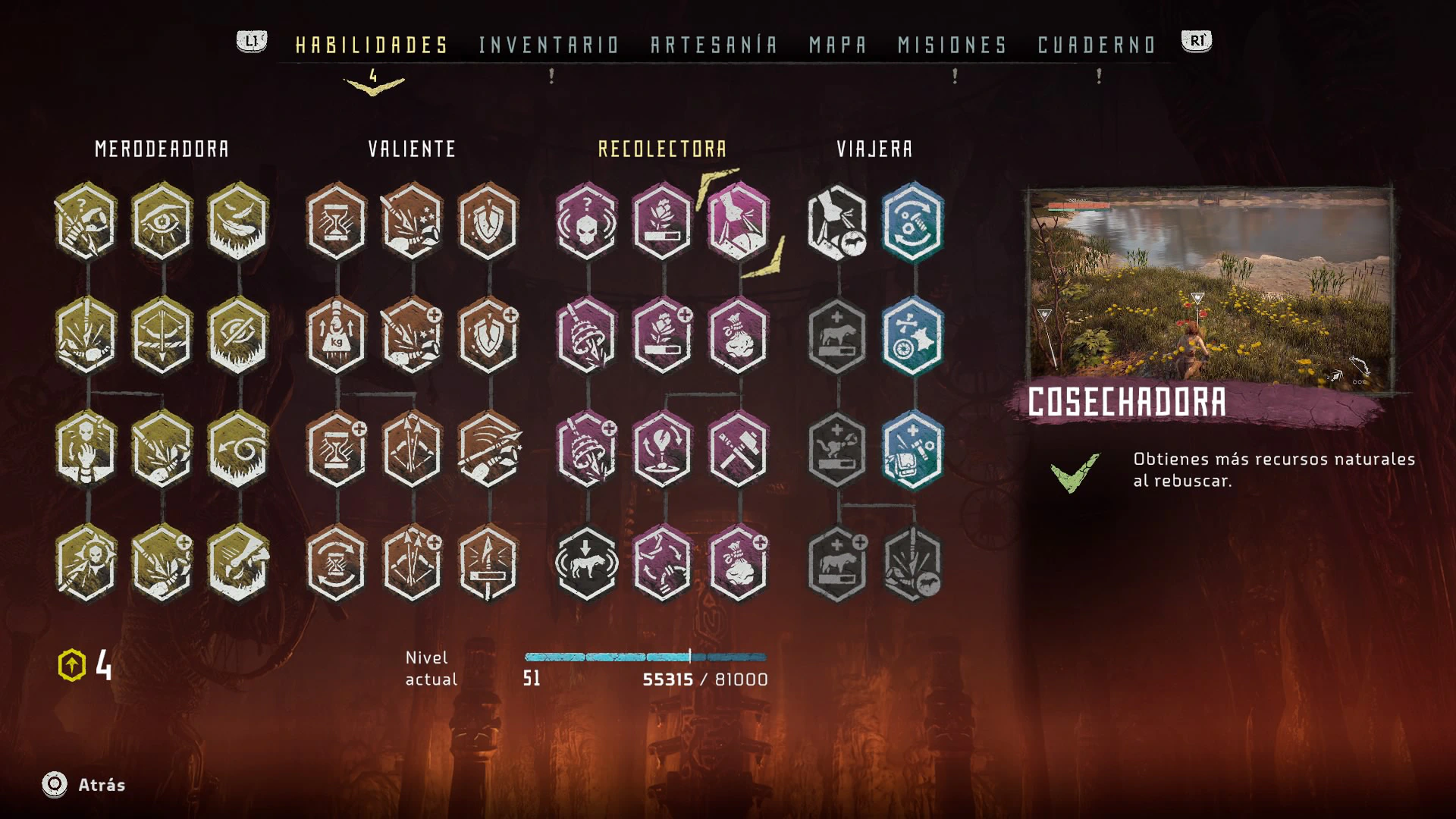Open the Artesanía tab

pyautogui.click(x=714, y=45)
